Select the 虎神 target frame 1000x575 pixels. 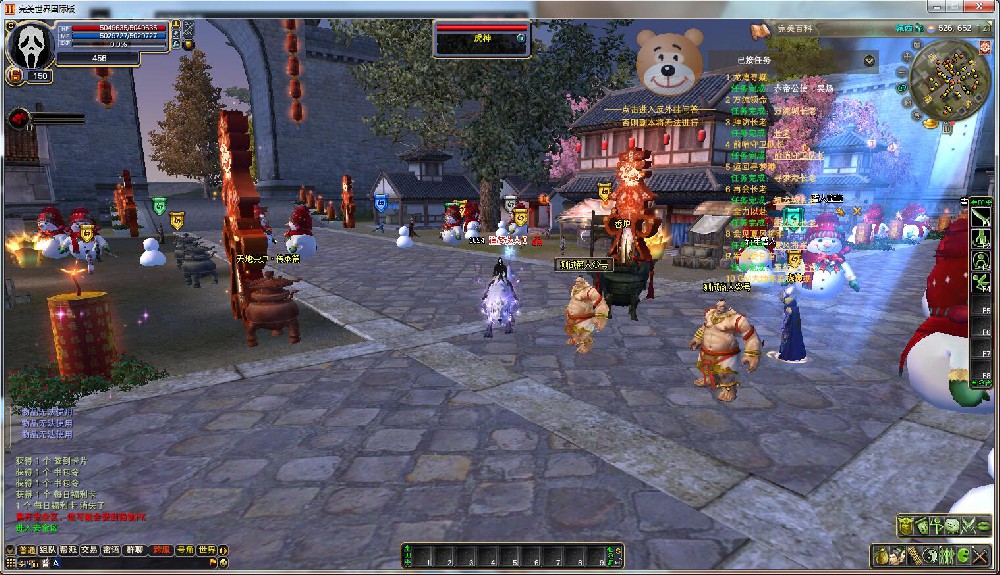482,37
